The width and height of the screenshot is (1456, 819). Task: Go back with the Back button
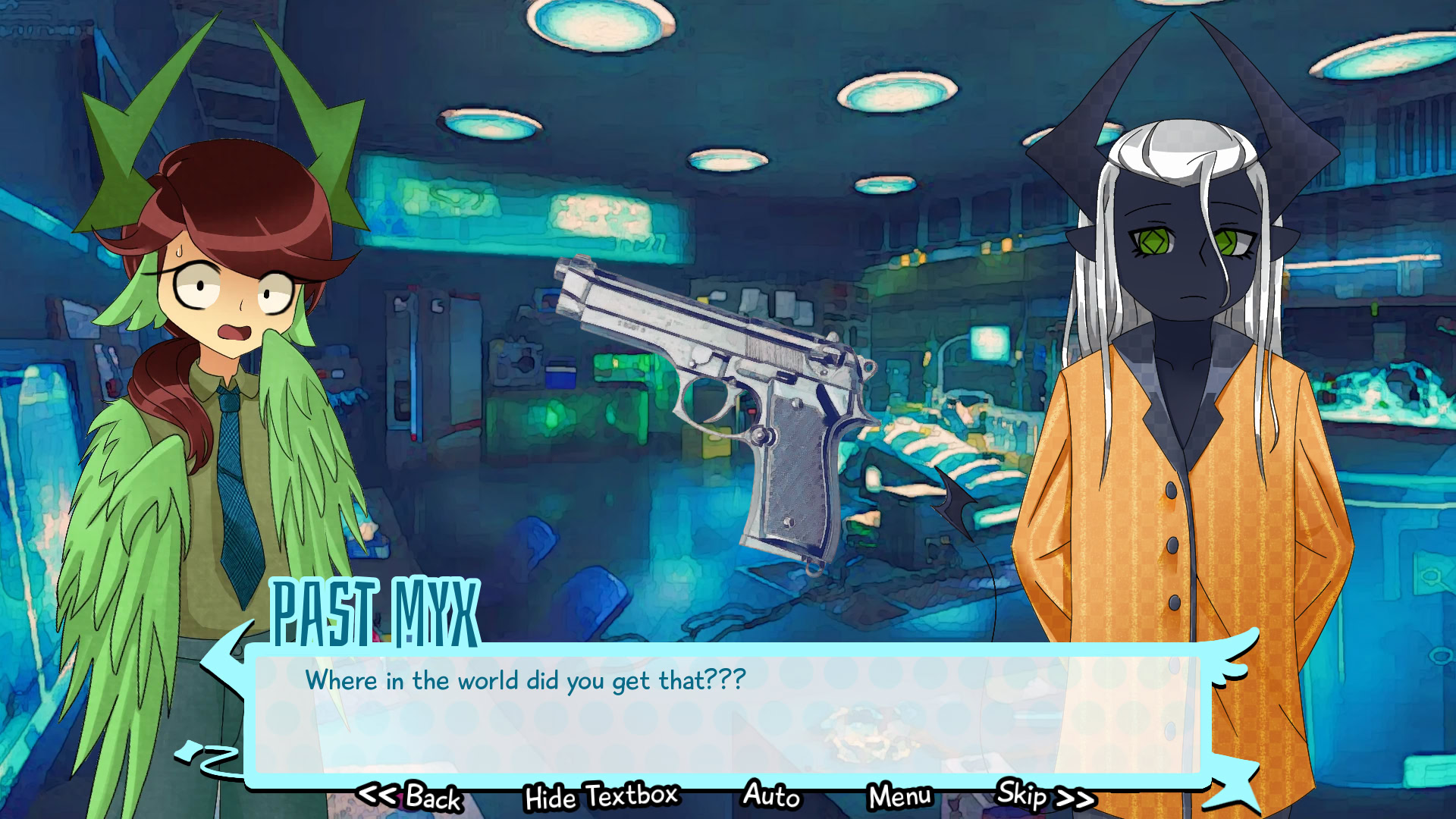(410, 797)
